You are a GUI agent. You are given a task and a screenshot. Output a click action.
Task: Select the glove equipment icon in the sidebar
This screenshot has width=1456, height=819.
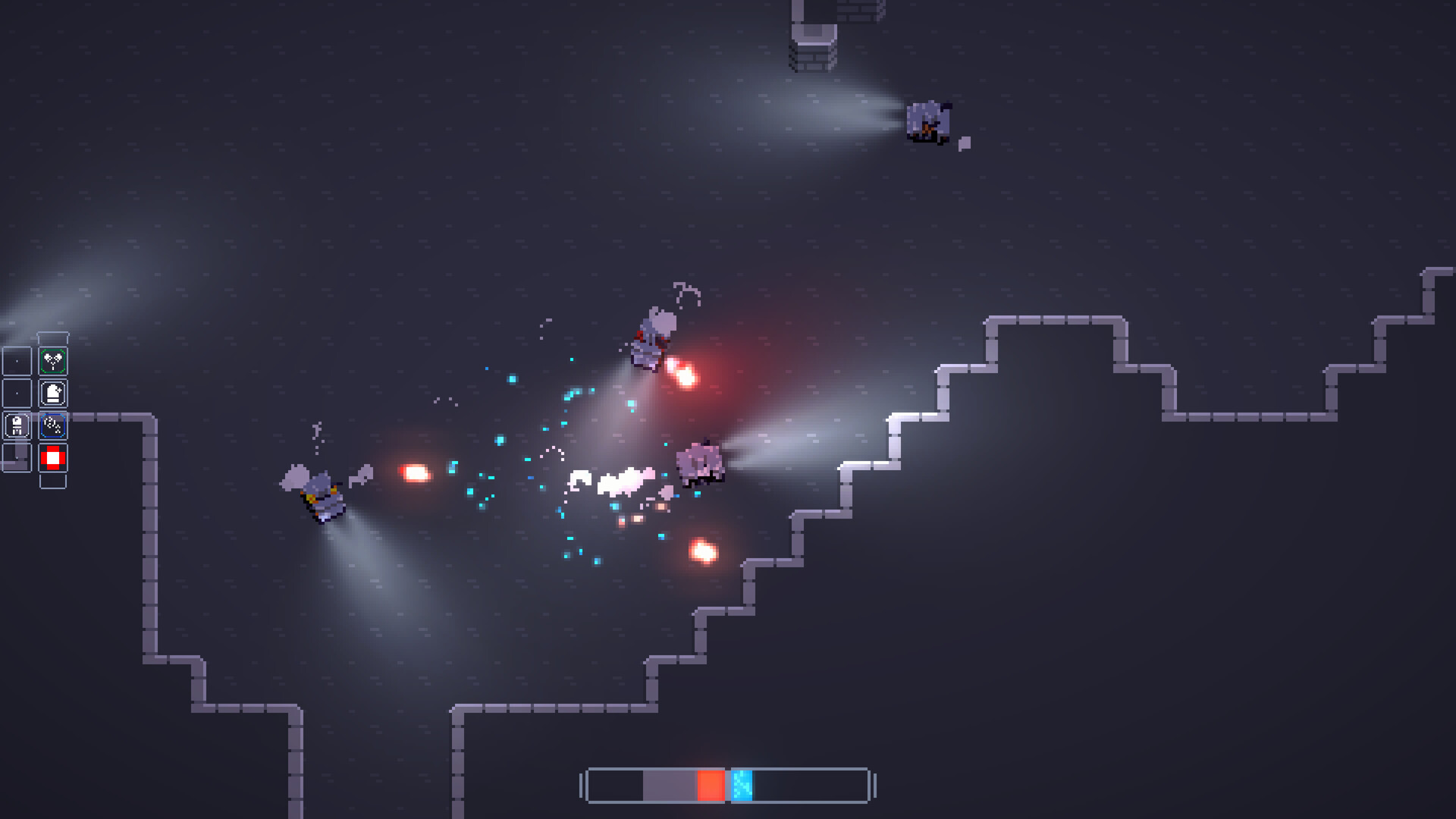coord(53,393)
